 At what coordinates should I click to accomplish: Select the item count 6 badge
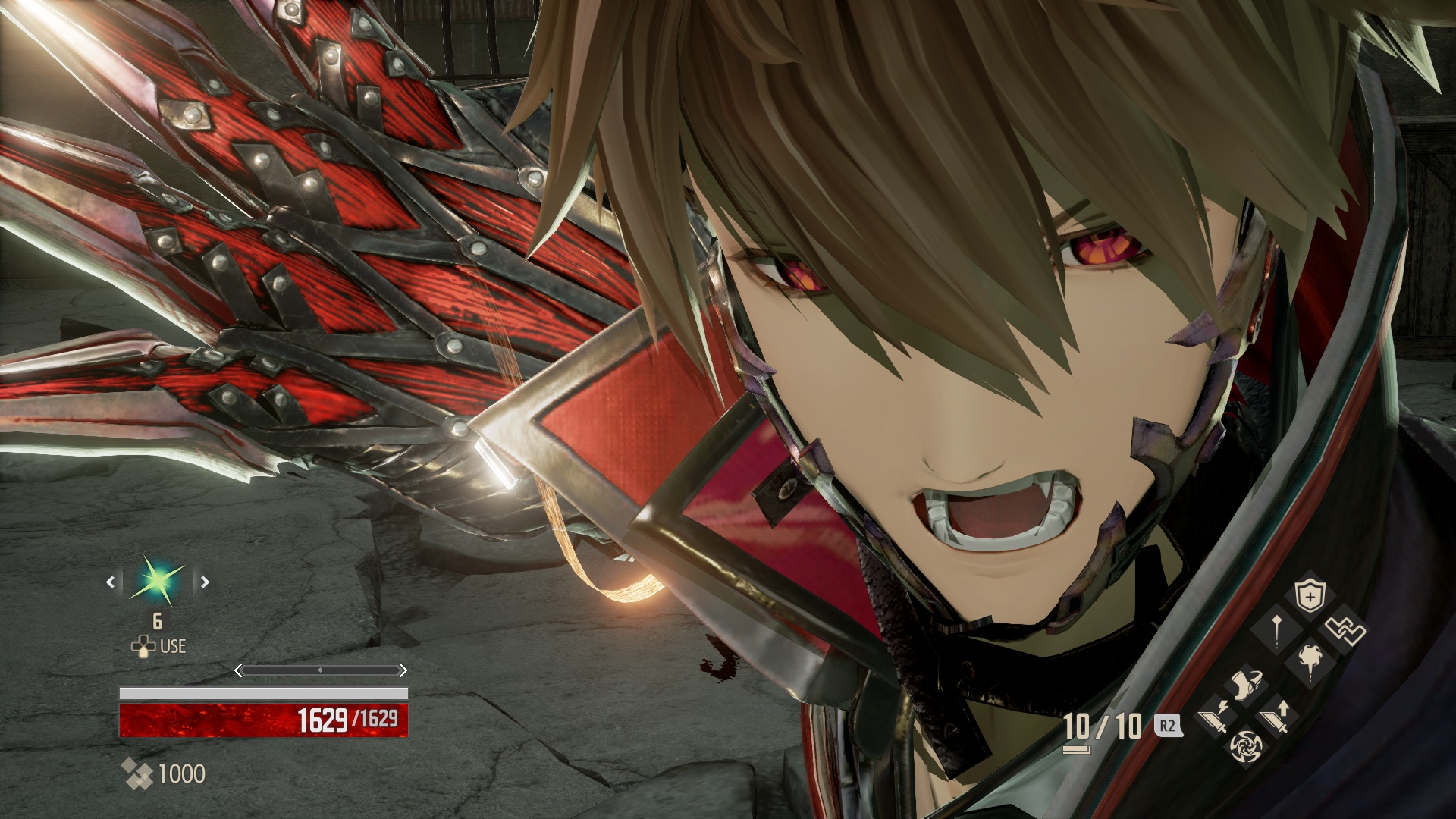pyautogui.click(x=156, y=620)
